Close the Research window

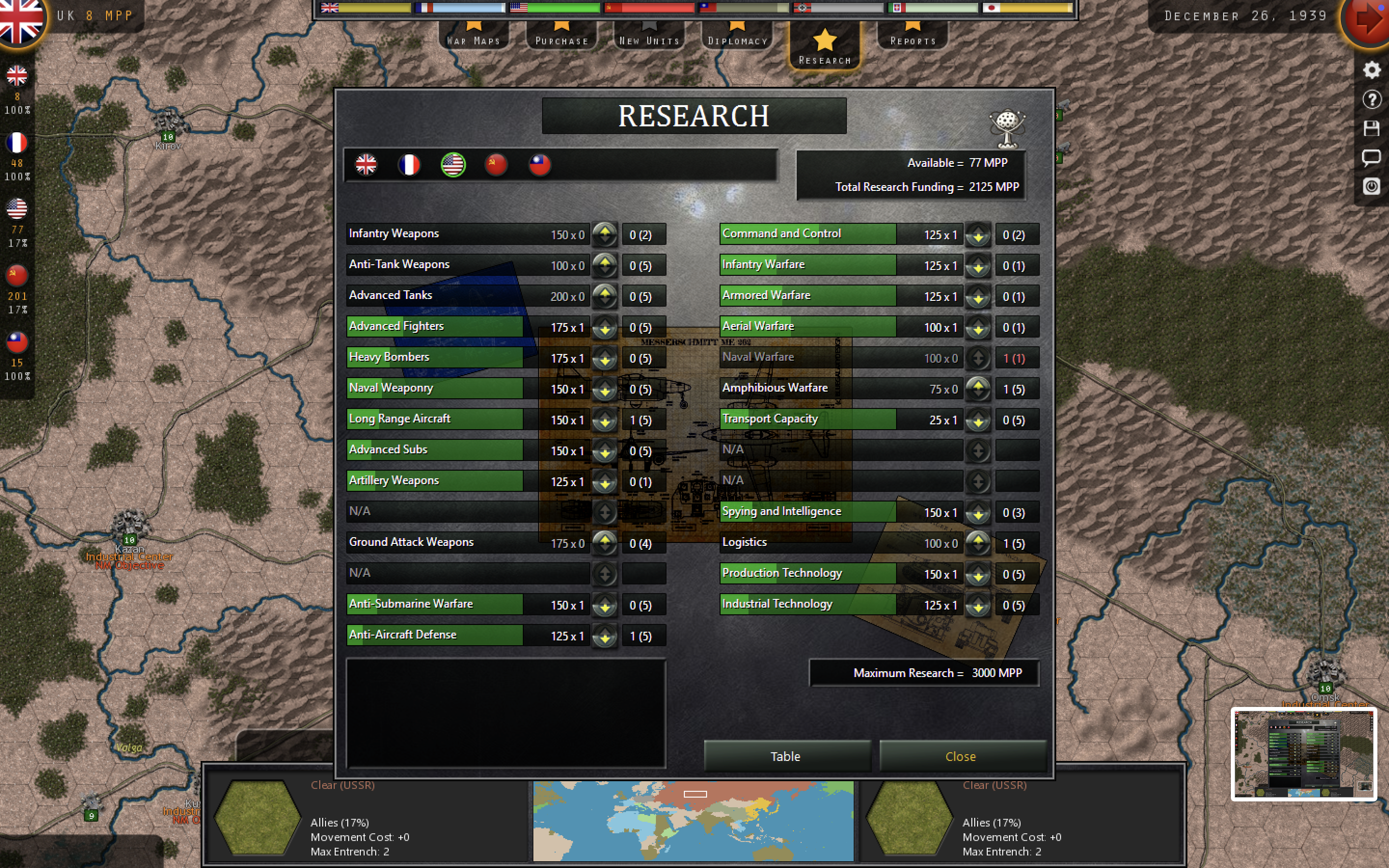tap(961, 756)
